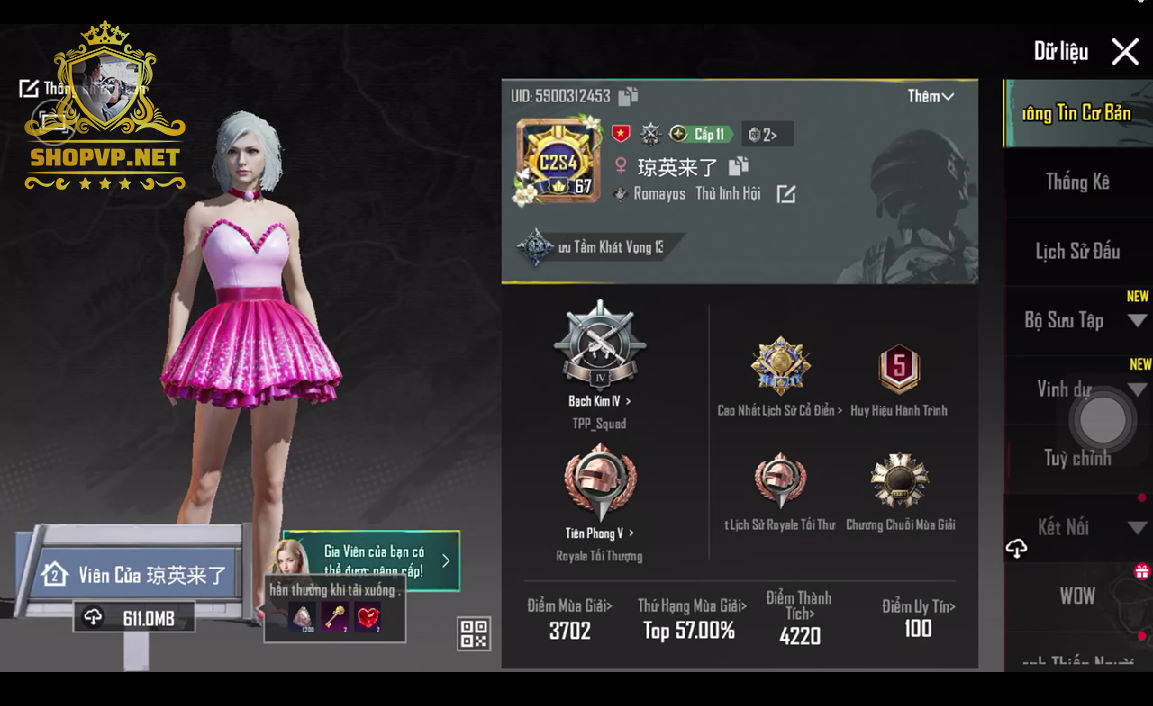Screen dimensions: 1153x706
Task: Open Điểm Mùa Giải details
Action: pyautogui.click(x=570, y=618)
